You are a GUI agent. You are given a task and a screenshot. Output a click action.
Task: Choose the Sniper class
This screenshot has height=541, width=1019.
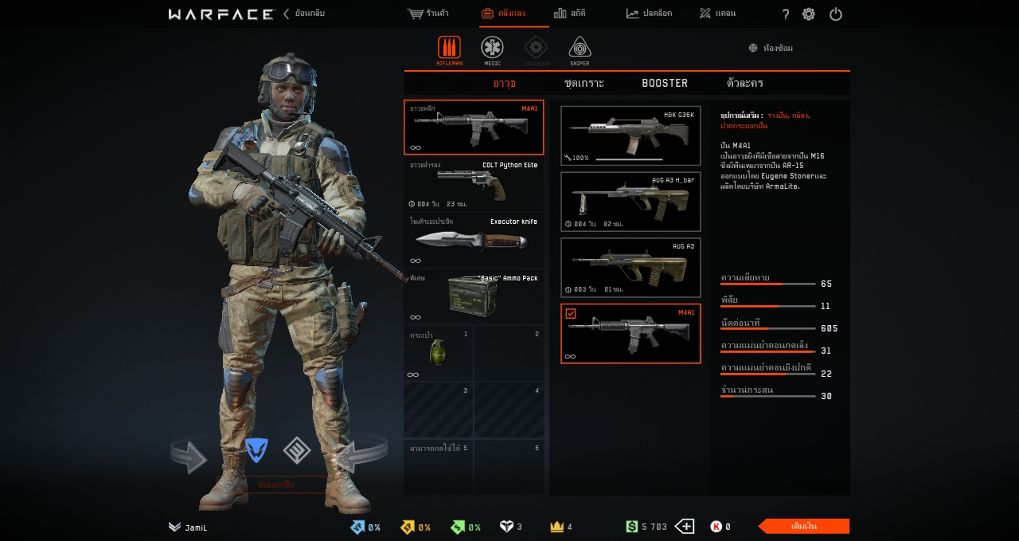579,49
